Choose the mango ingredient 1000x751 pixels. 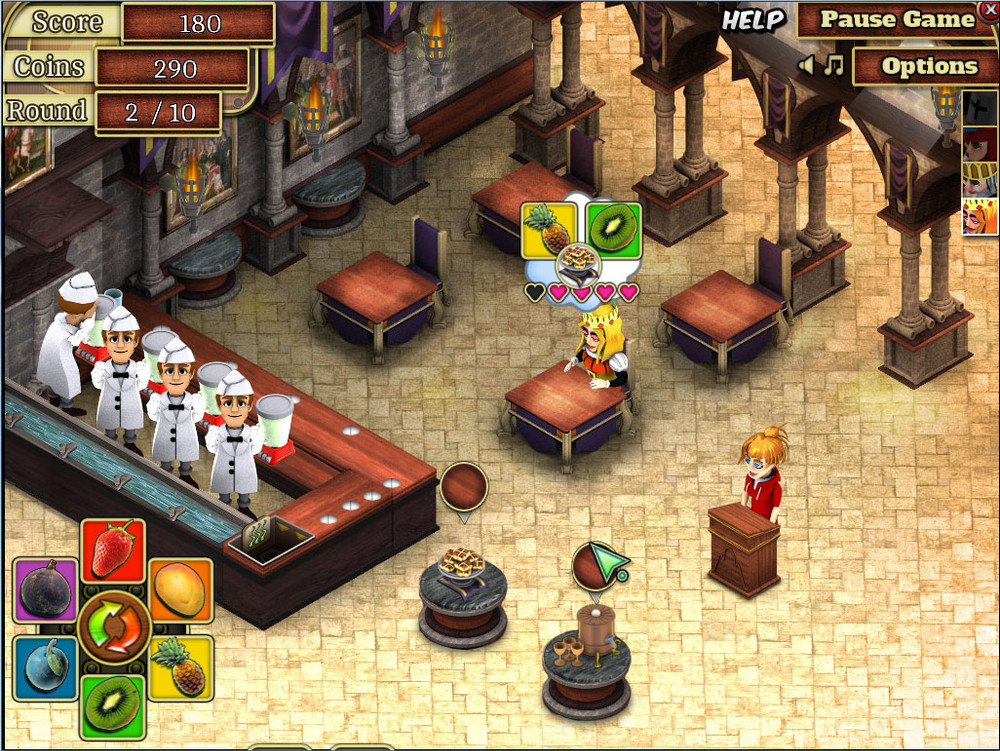[x=180, y=590]
